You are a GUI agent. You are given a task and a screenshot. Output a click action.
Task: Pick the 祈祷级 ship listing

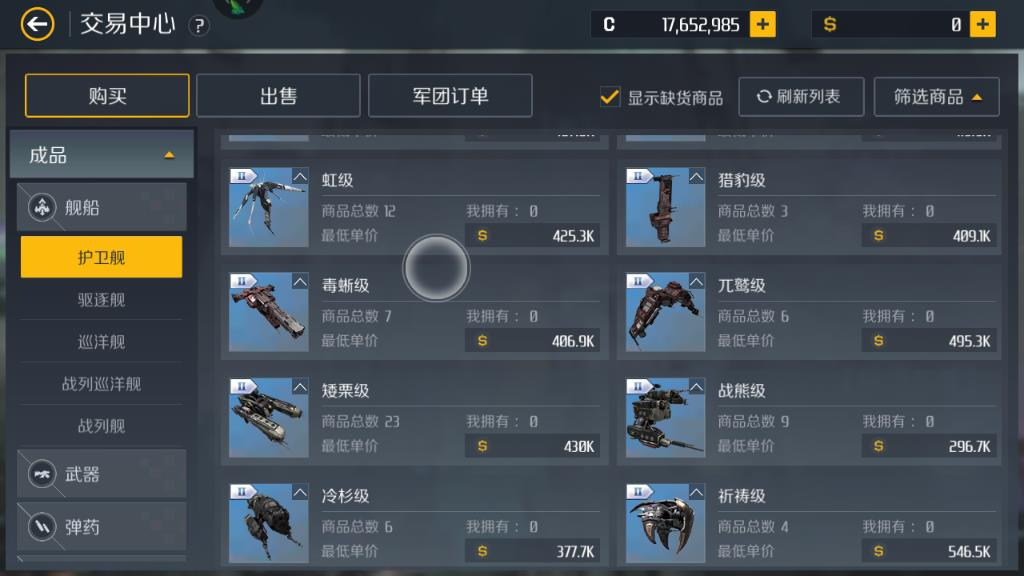tap(809, 522)
